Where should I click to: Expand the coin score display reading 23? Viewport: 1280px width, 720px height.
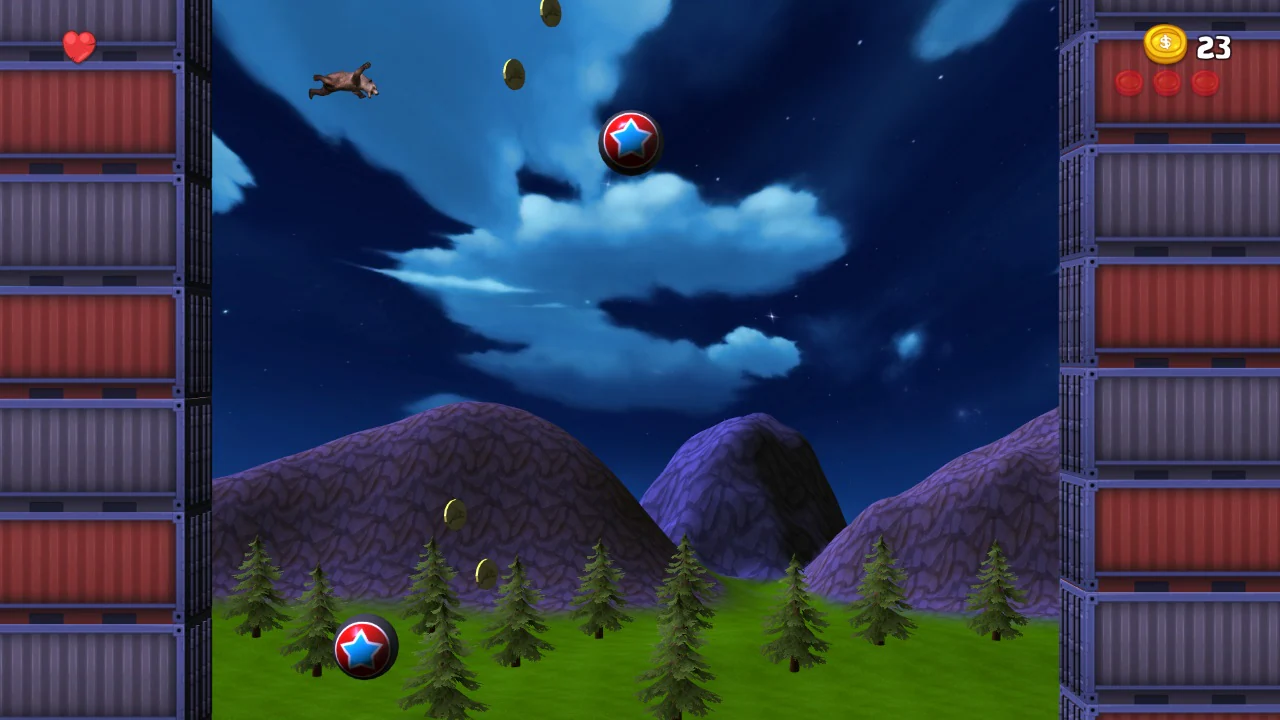click(1213, 47)
